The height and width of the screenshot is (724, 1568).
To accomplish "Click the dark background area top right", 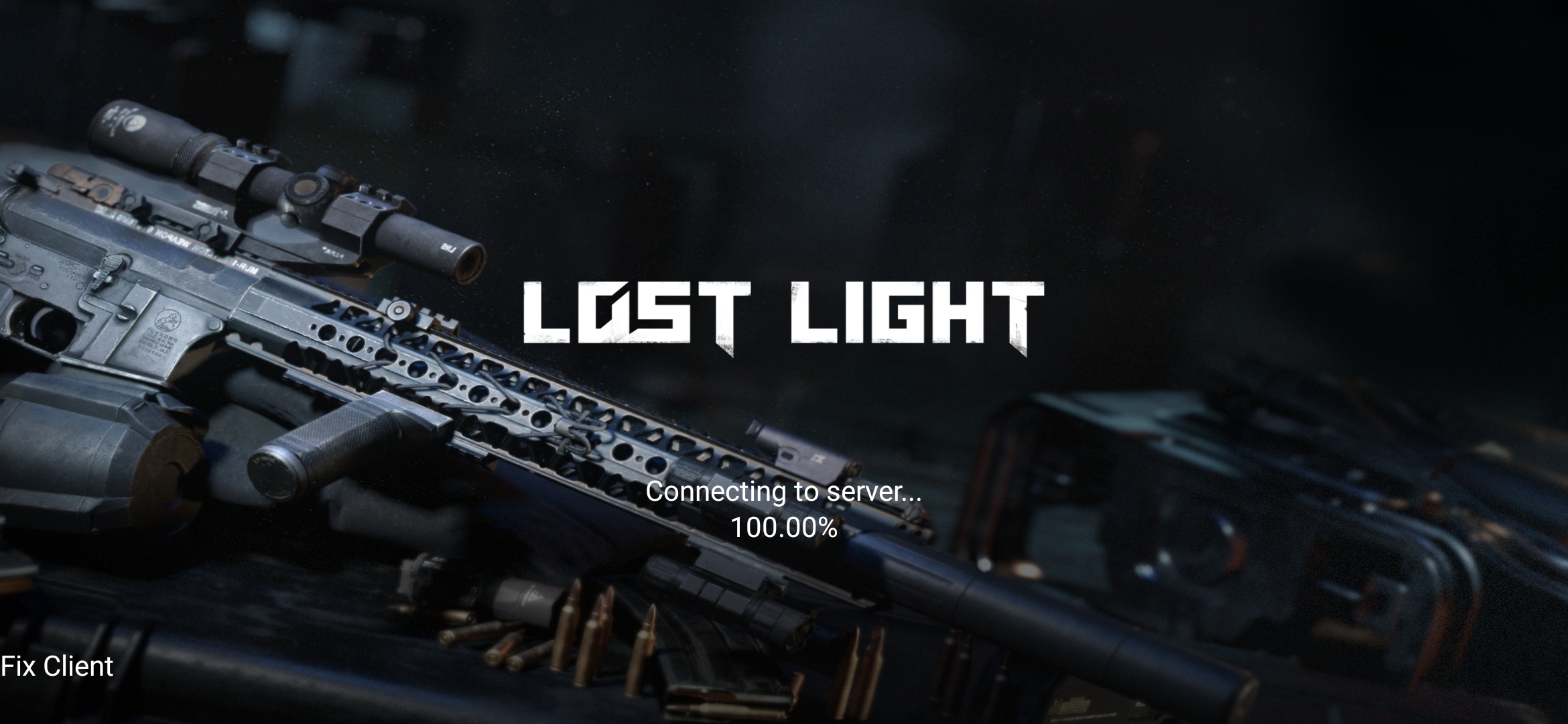I will [1407, 101].
